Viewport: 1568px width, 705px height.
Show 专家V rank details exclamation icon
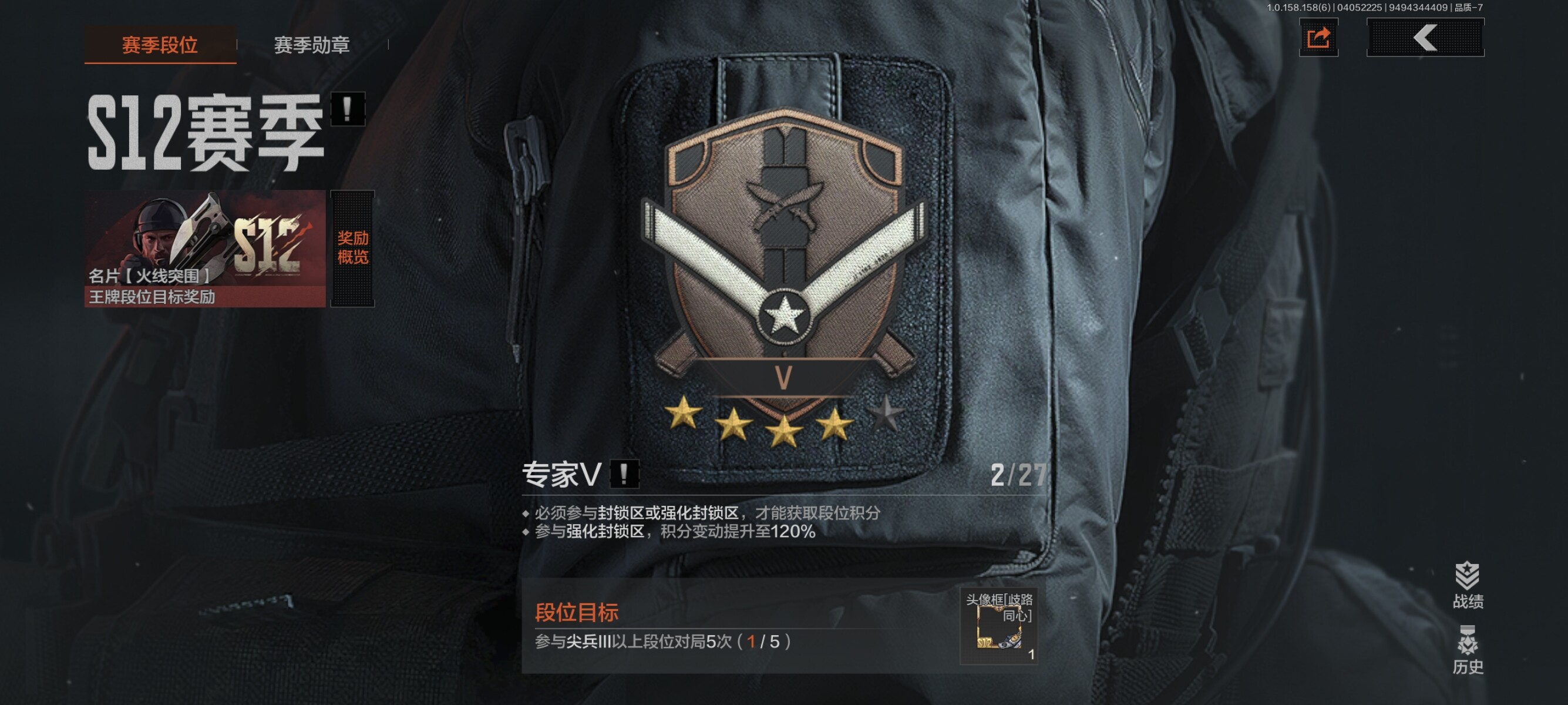[x=624, y=474]
